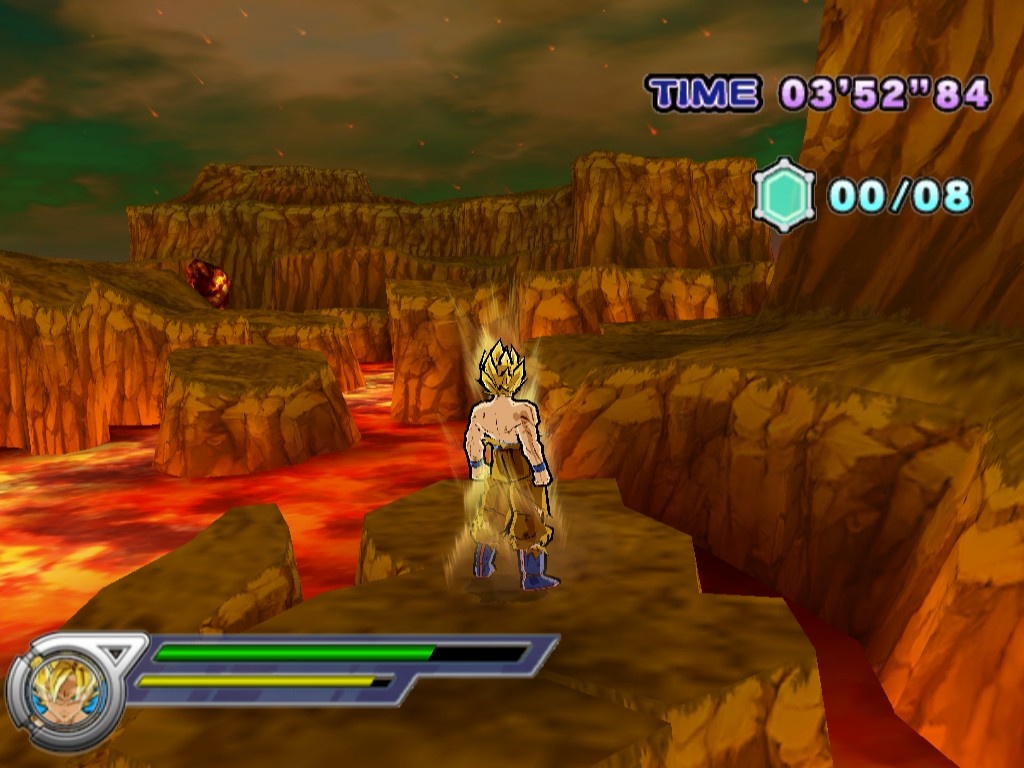Select the teal hexagon collectible icon

[x=783, y=195]
